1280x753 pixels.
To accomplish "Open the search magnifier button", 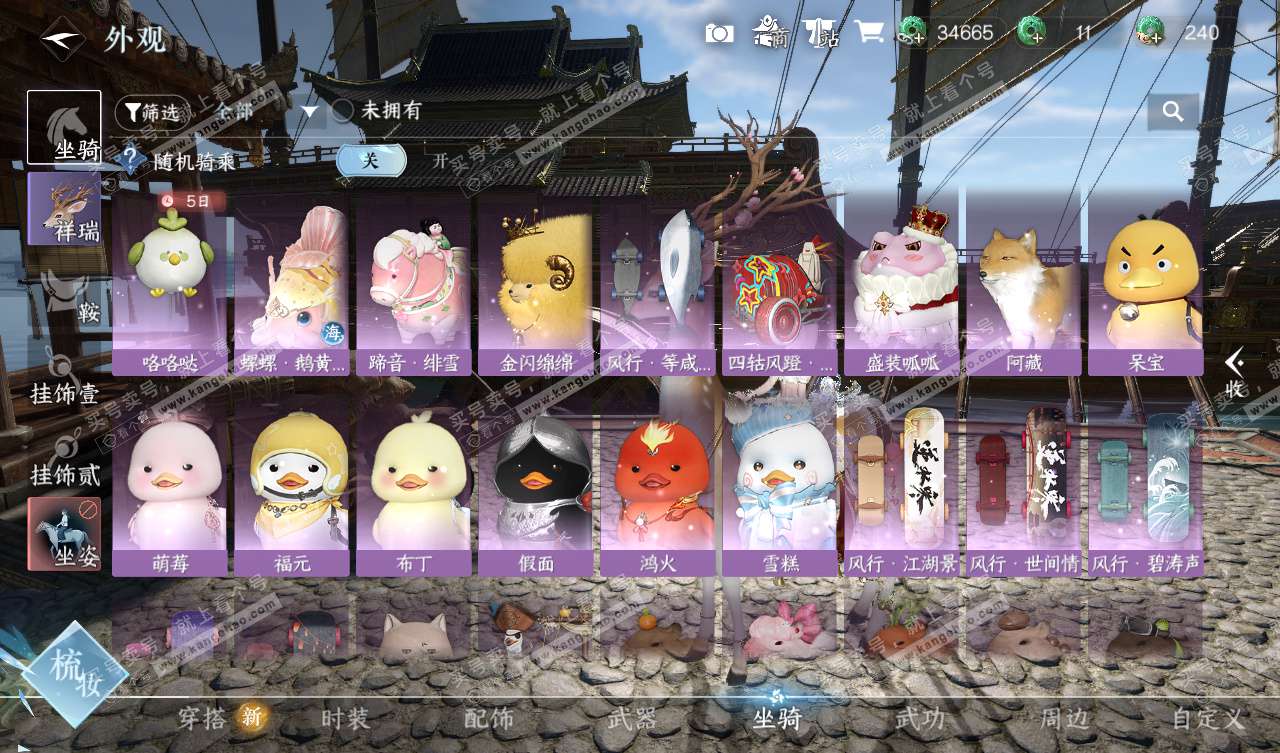I will pyautogui.click(x=1173, y=112).
